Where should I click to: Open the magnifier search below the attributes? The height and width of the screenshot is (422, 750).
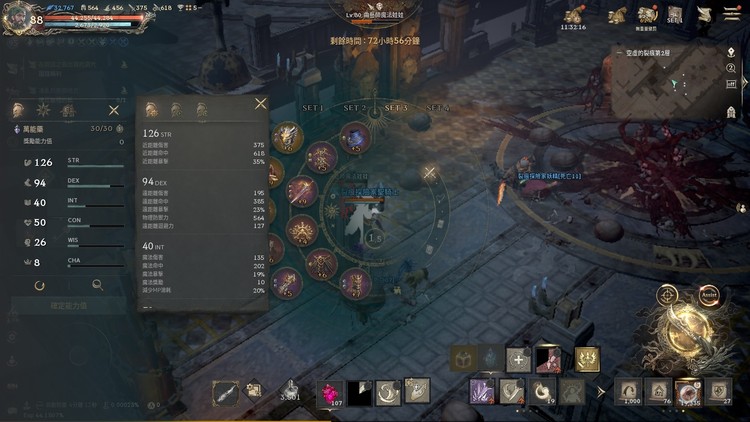point(97,285)
